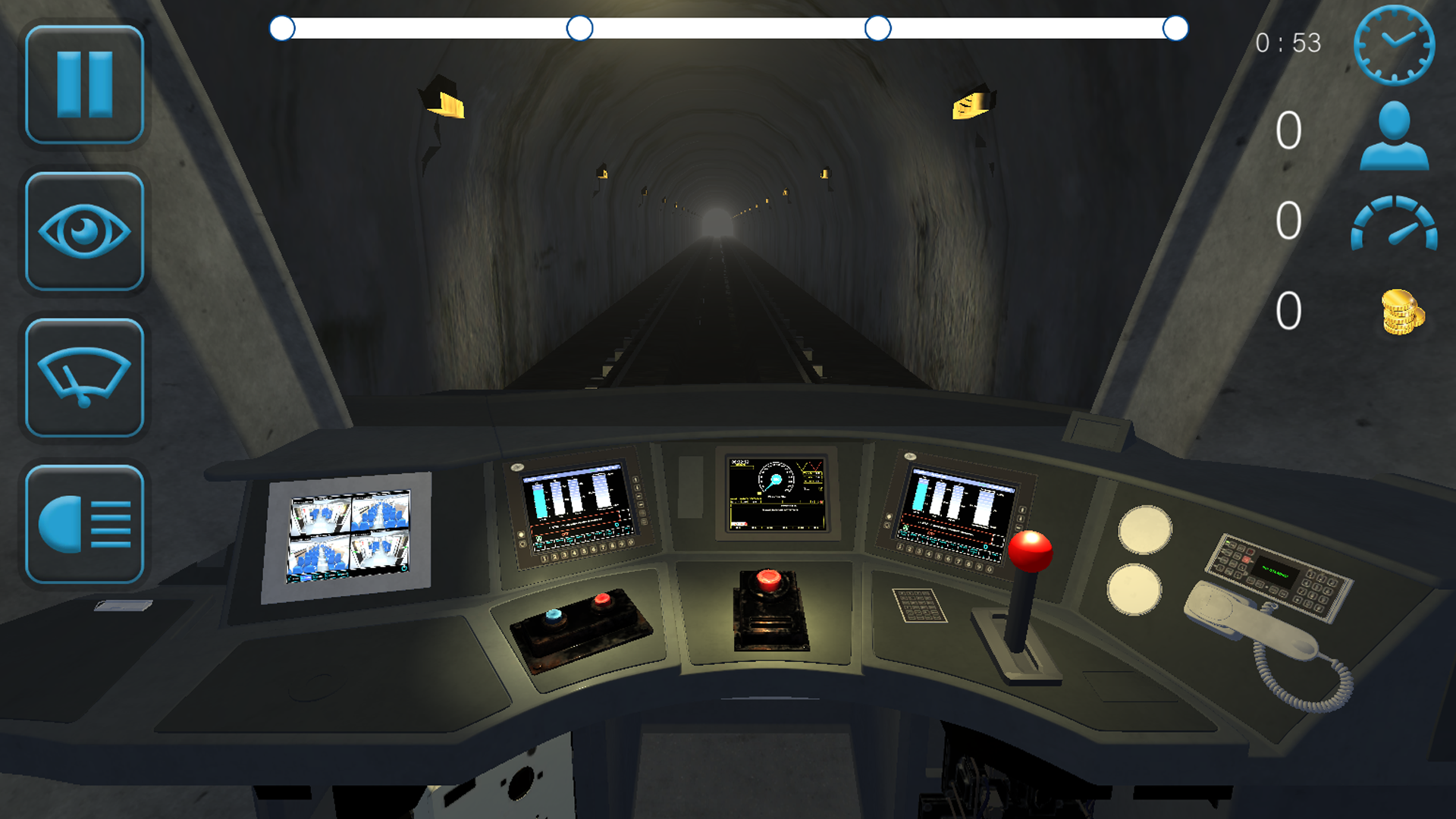Click the route progress bar
Screen dimensions: 1456x819
(728, 29)
